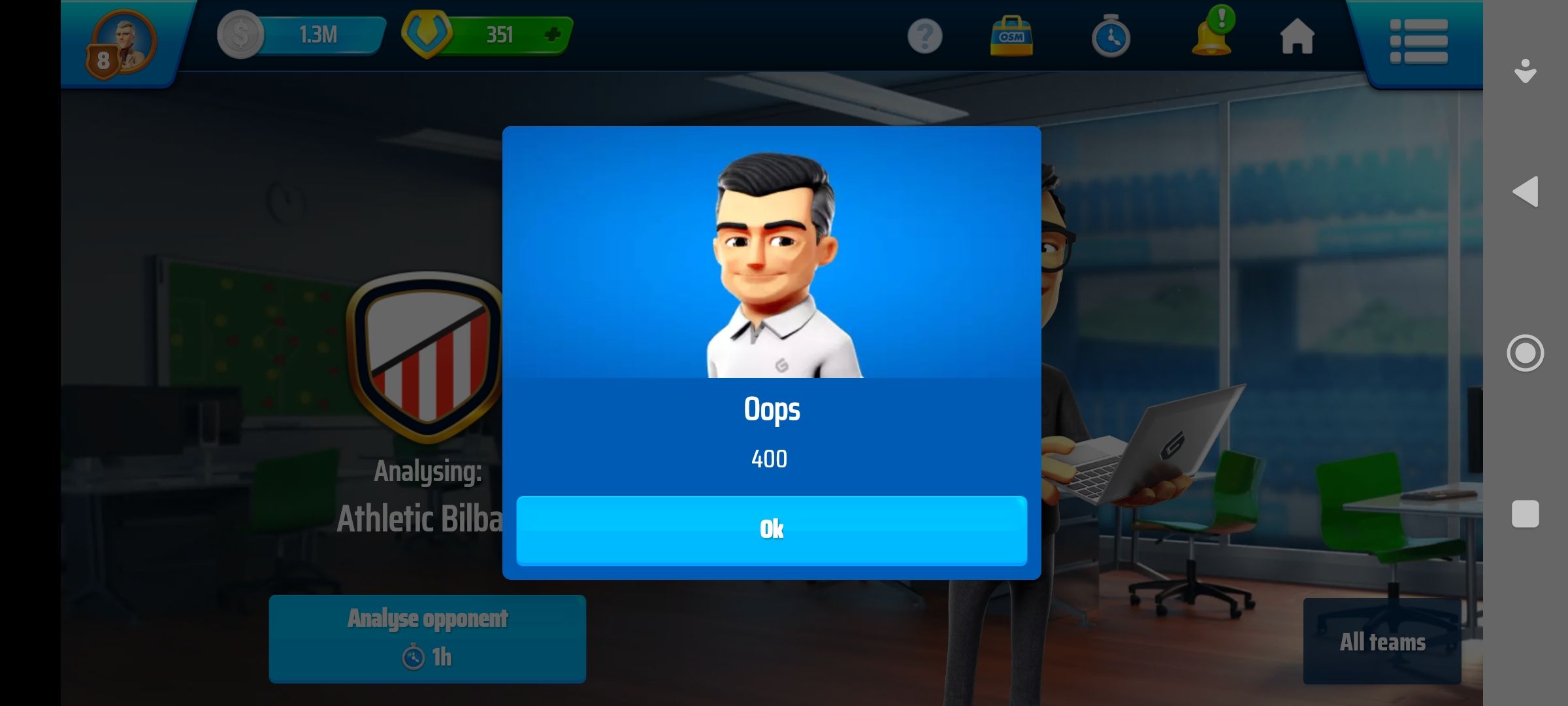Image resolution: width=1568 pixels, height=706 pixels.
Task: Open the stopwatch timers icon
Action: pos(1110,37)
